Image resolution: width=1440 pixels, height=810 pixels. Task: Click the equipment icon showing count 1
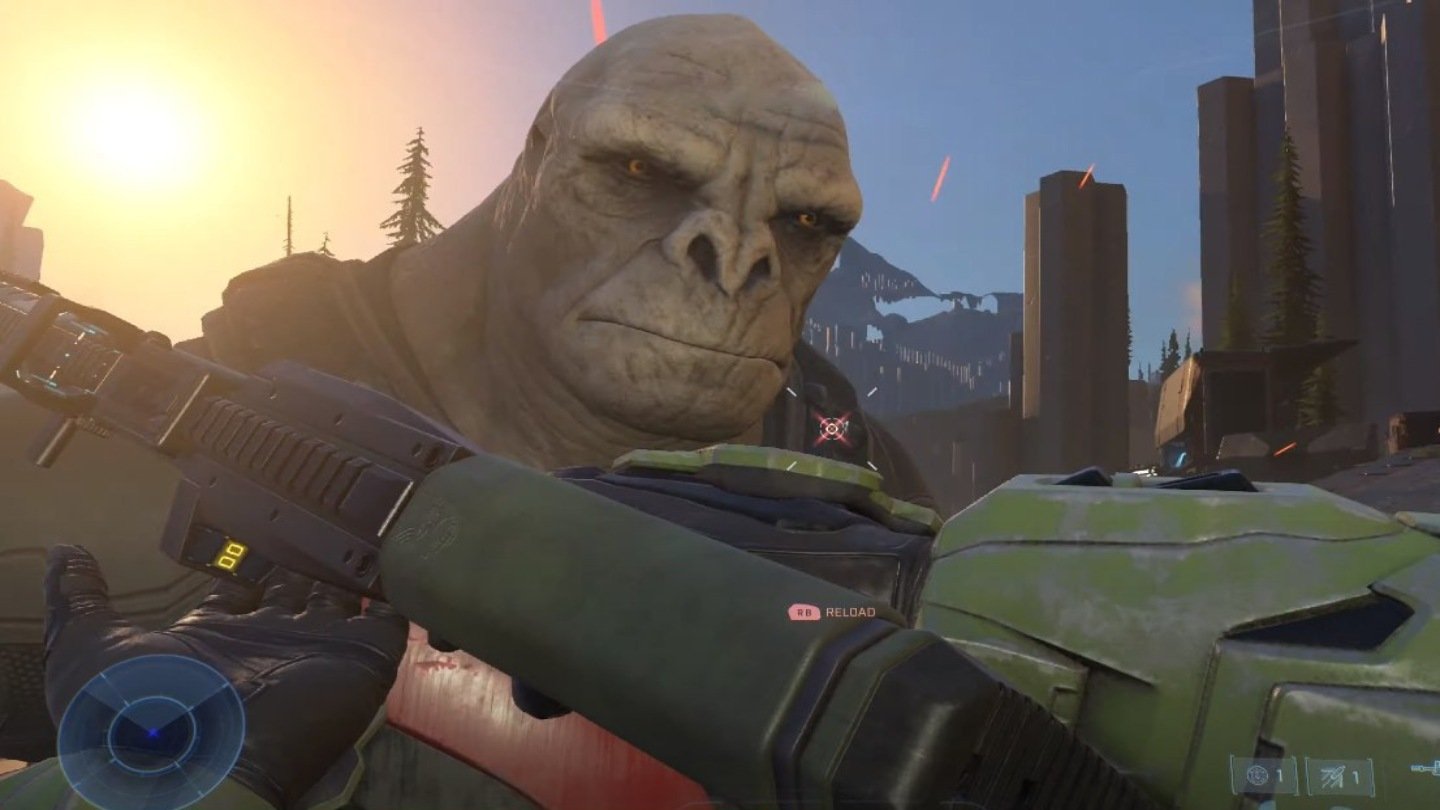tap(1331, 774)
